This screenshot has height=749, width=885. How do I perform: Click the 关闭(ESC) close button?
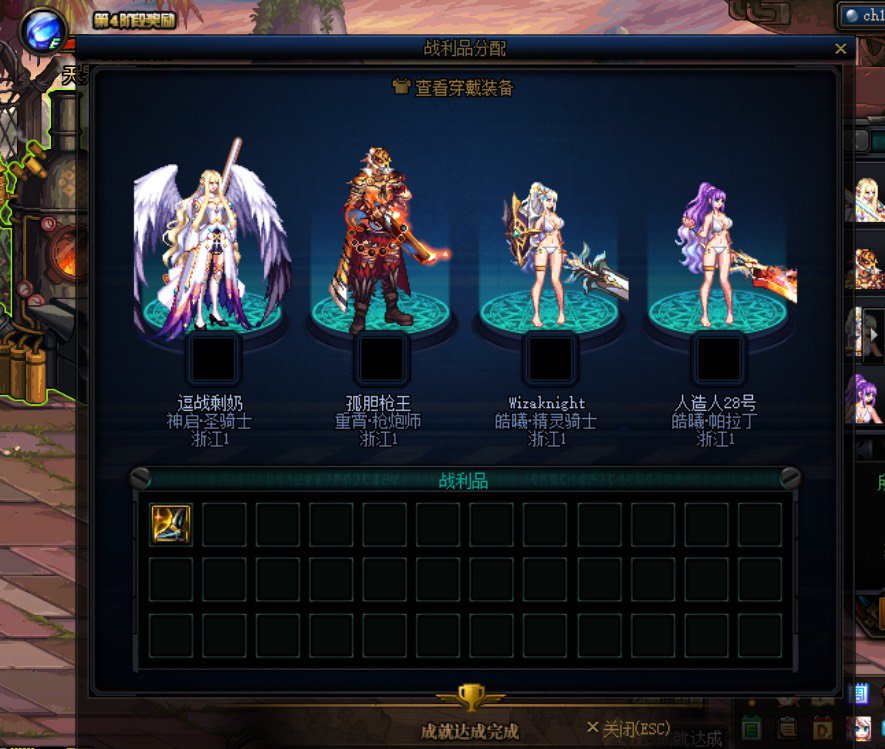tap(629, 727)
